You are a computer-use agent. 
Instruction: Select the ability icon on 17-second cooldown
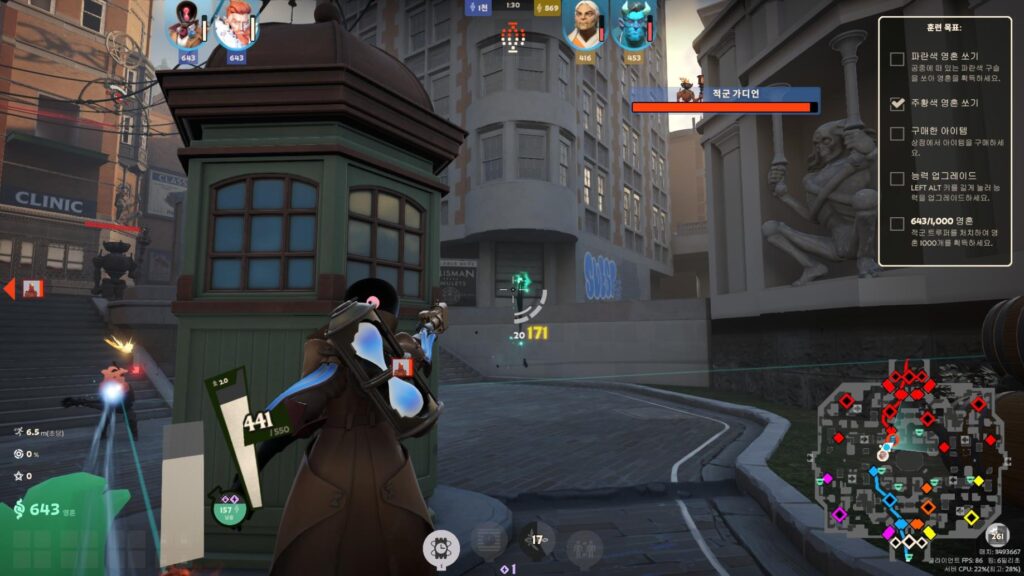click(x=537, y=541)
